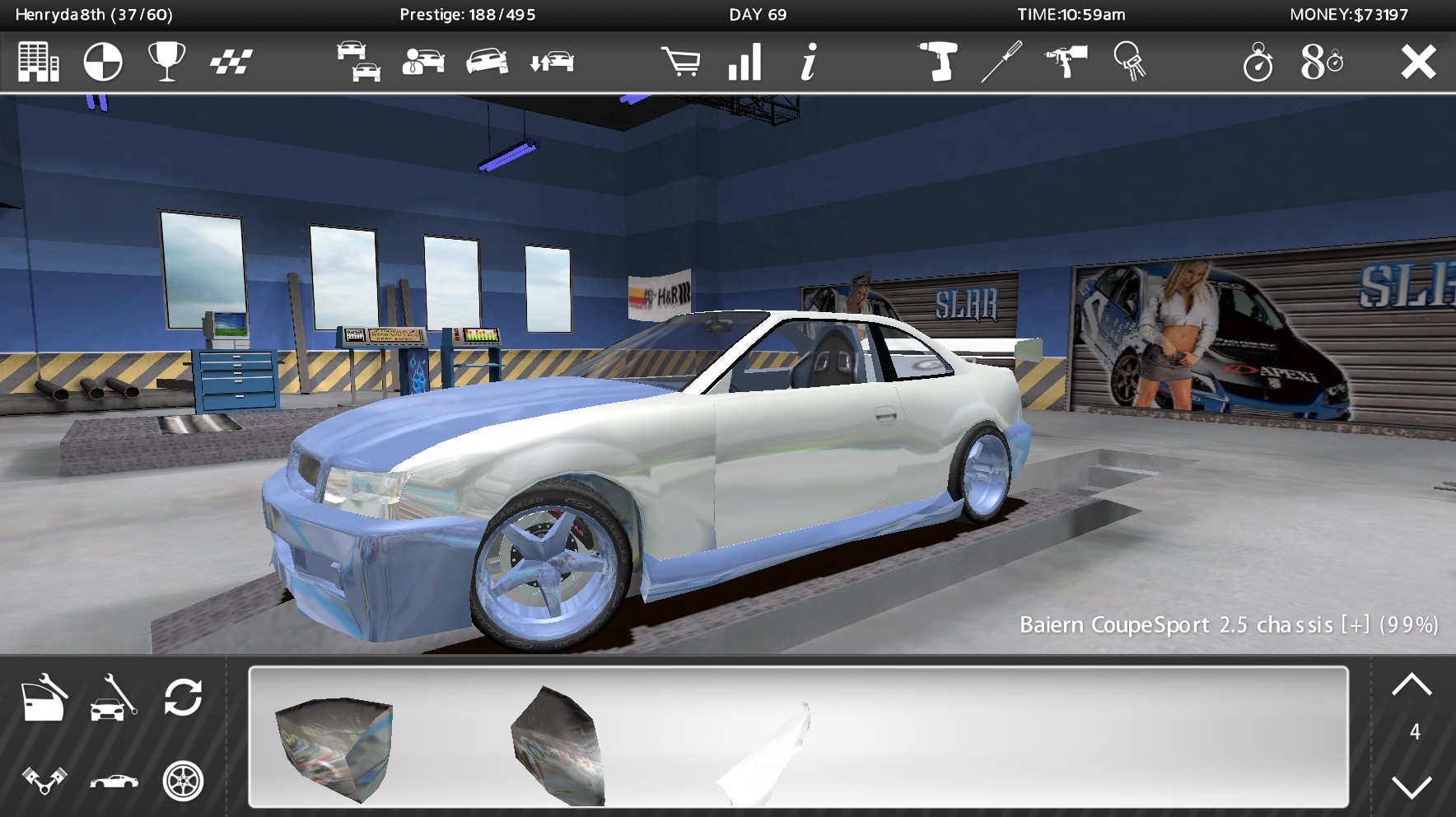Pick up the spray paint gun tool
The height and width of the screenshot is (817, 1456).
pos(1068,62)
